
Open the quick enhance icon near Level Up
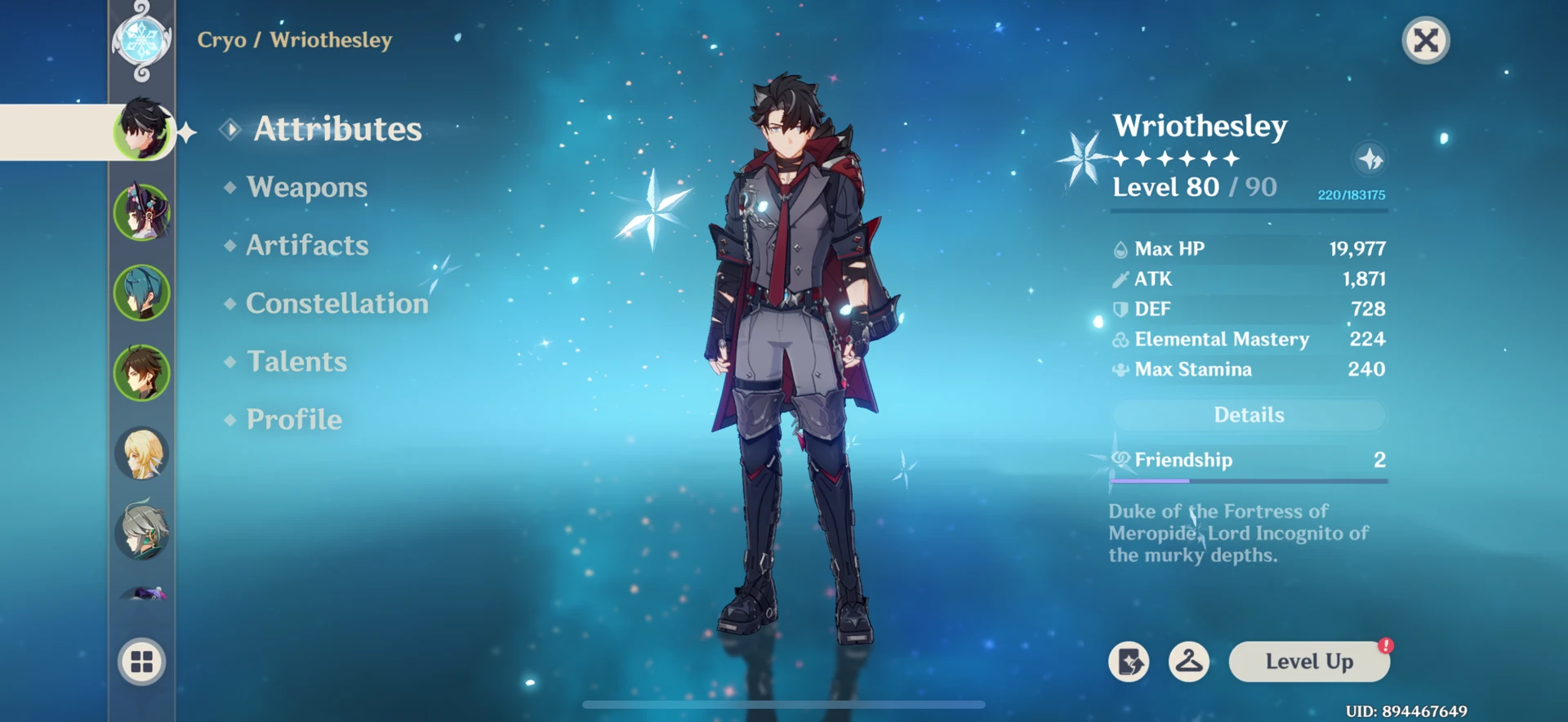pyautogui.click(x=1131, y=662)
